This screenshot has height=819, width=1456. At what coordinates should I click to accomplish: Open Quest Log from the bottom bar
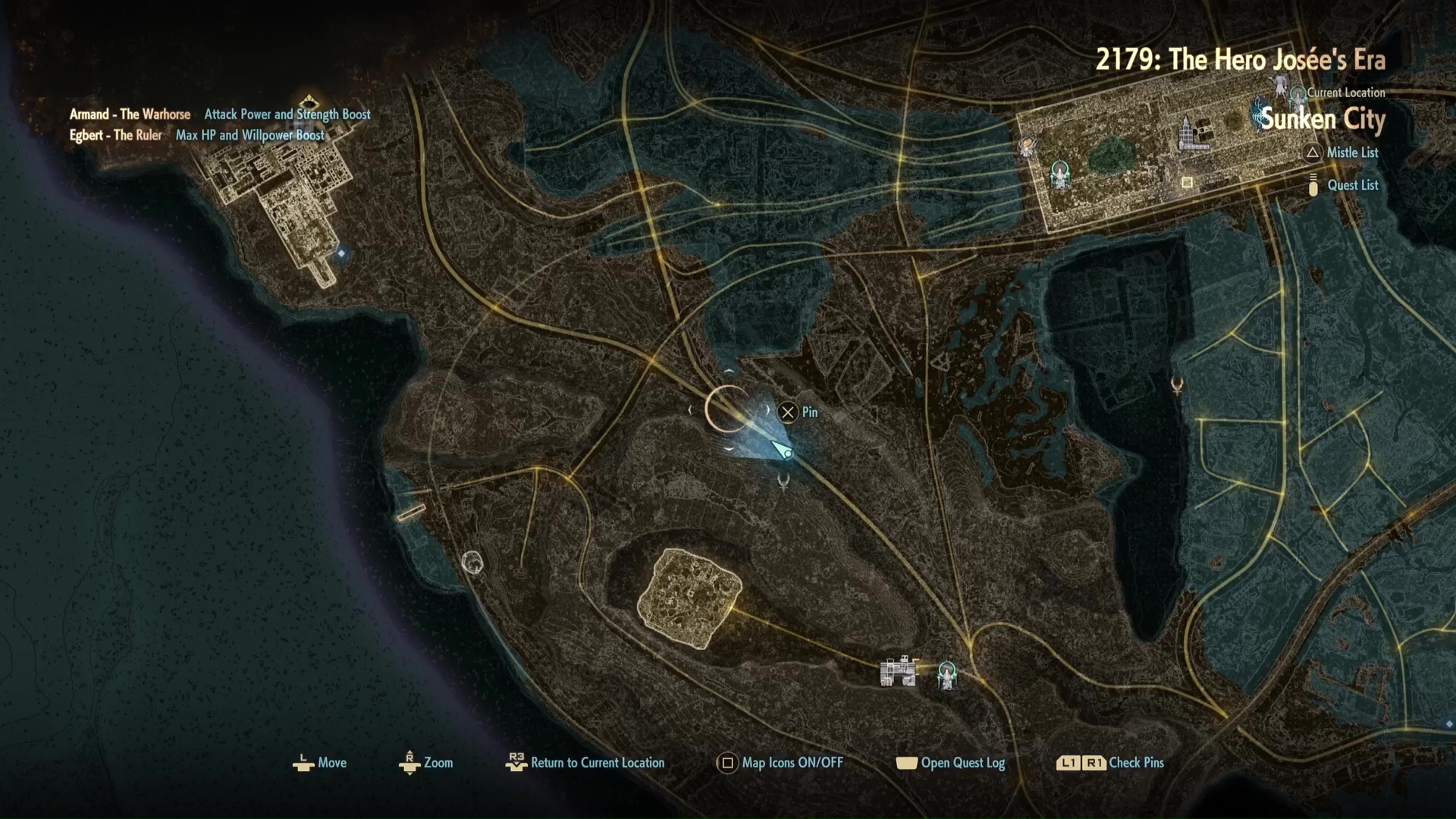coord(962,763)
